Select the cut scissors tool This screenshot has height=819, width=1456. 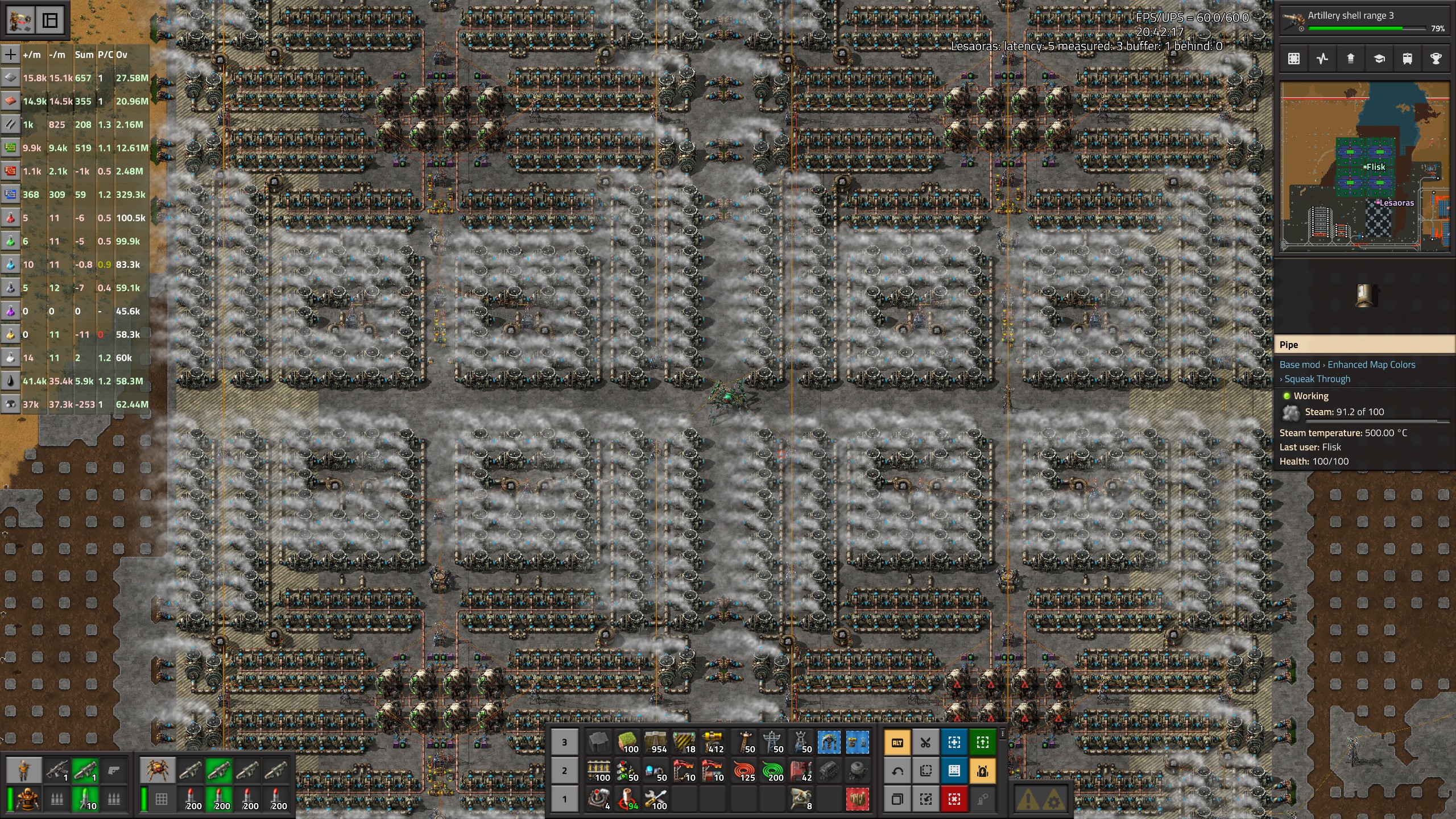coord(926,742)
